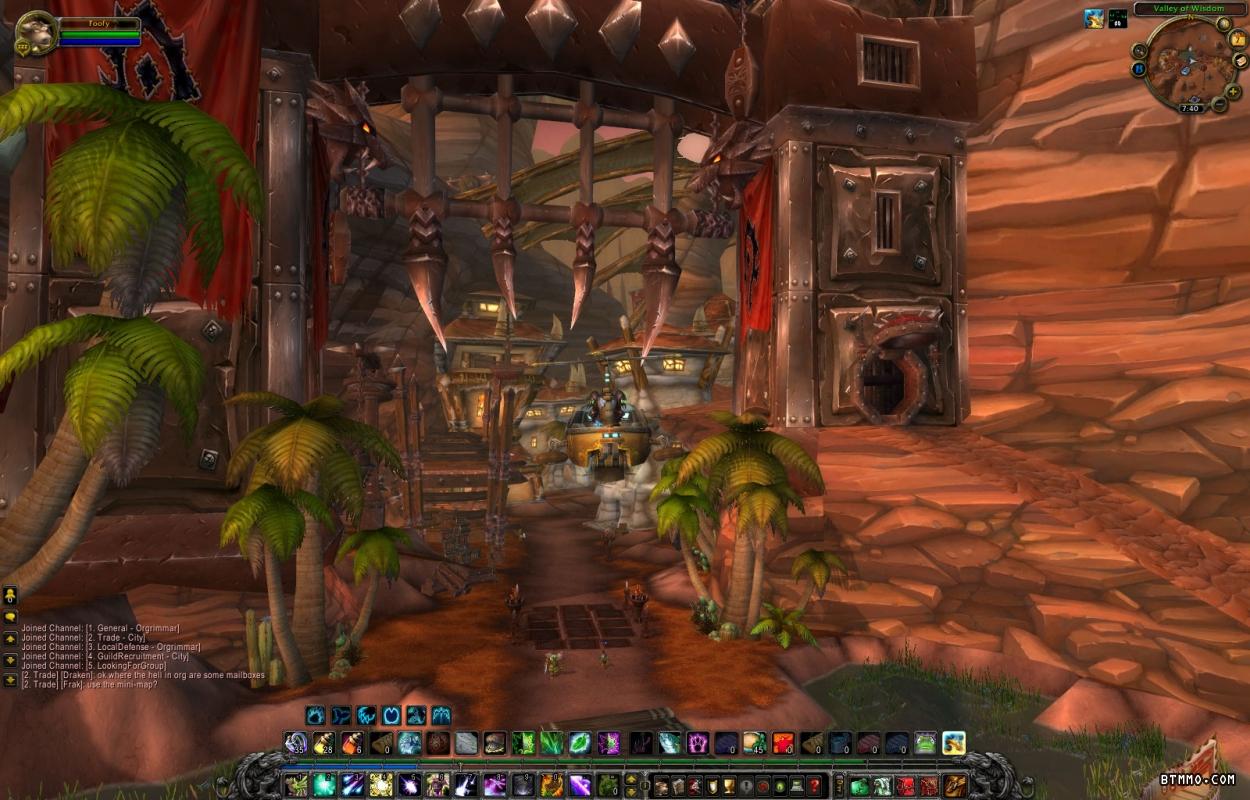
Task: Open the chat speech bubble menu
Action: click(x=10, y=617)
